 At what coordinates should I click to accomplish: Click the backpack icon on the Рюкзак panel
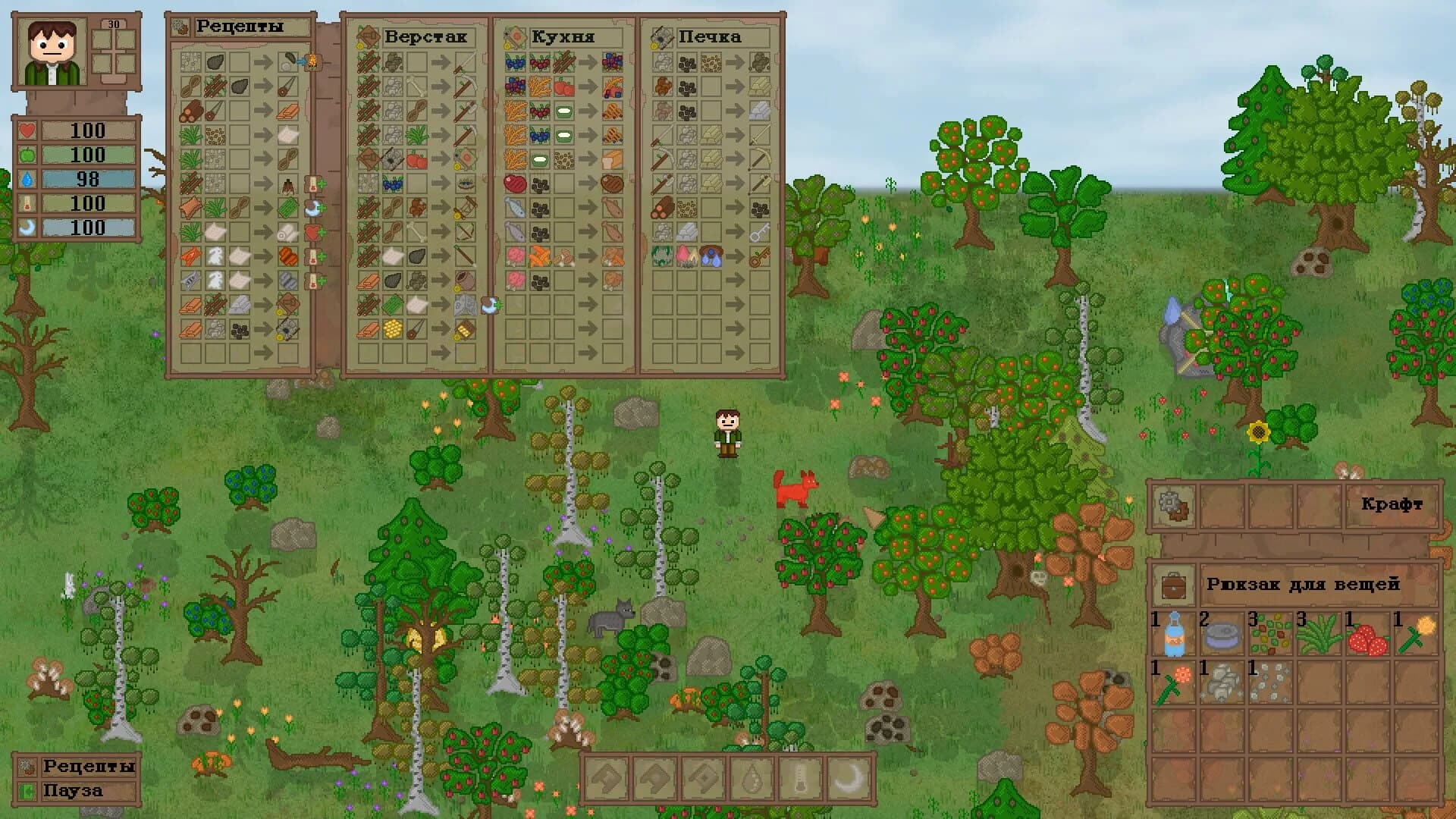(1174, 585)
